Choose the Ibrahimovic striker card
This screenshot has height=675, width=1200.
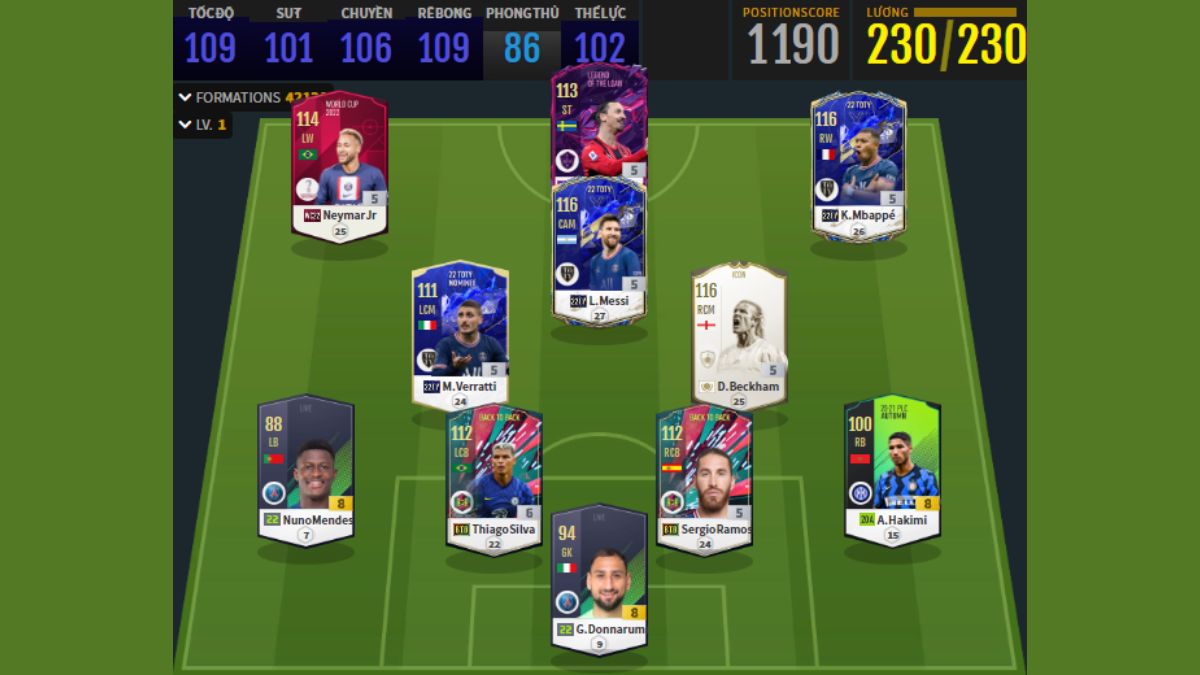pyautogui.click(x=599, y=122)
